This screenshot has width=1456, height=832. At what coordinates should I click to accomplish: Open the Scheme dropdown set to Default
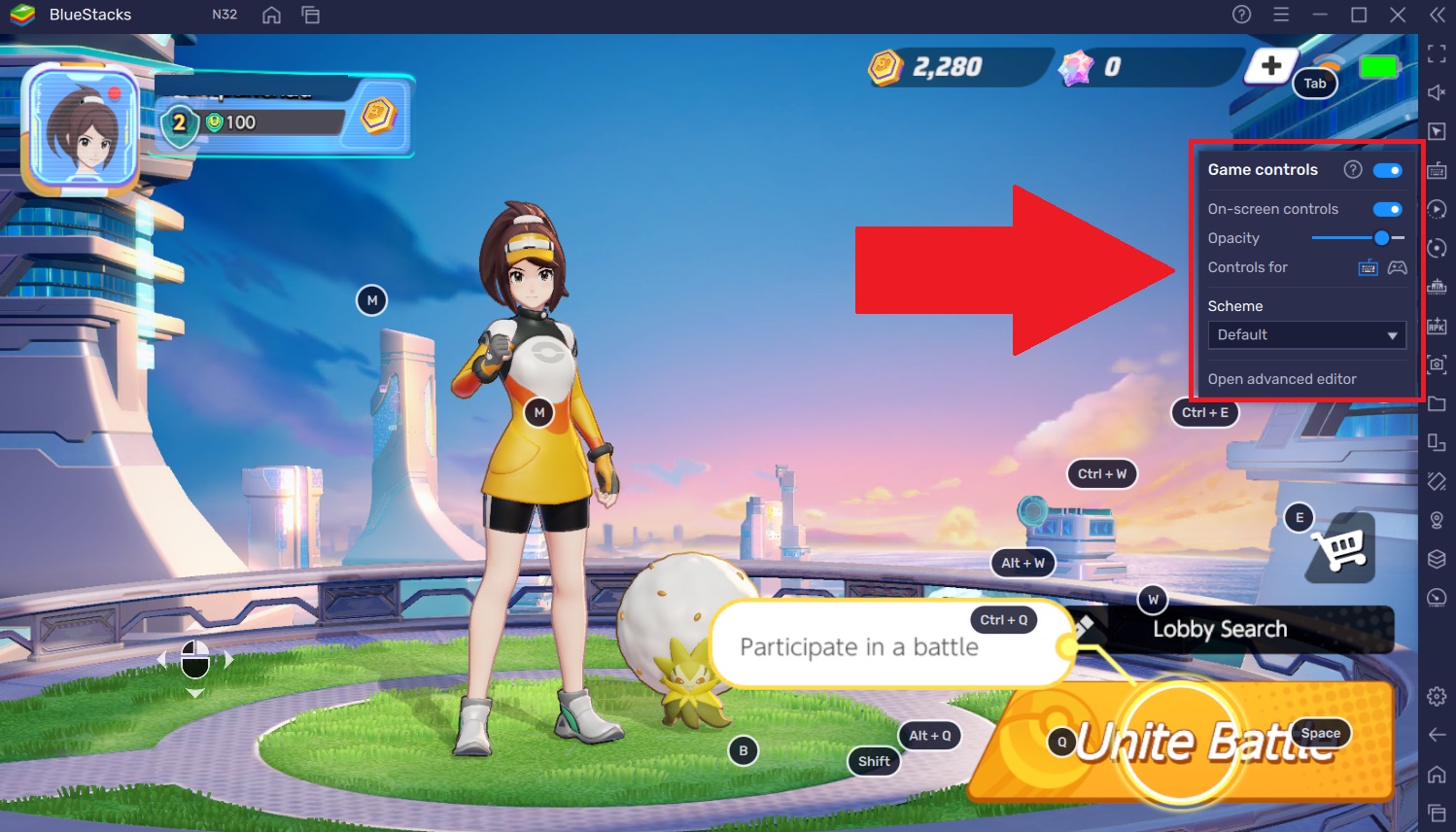click(x=1306, y=334)
